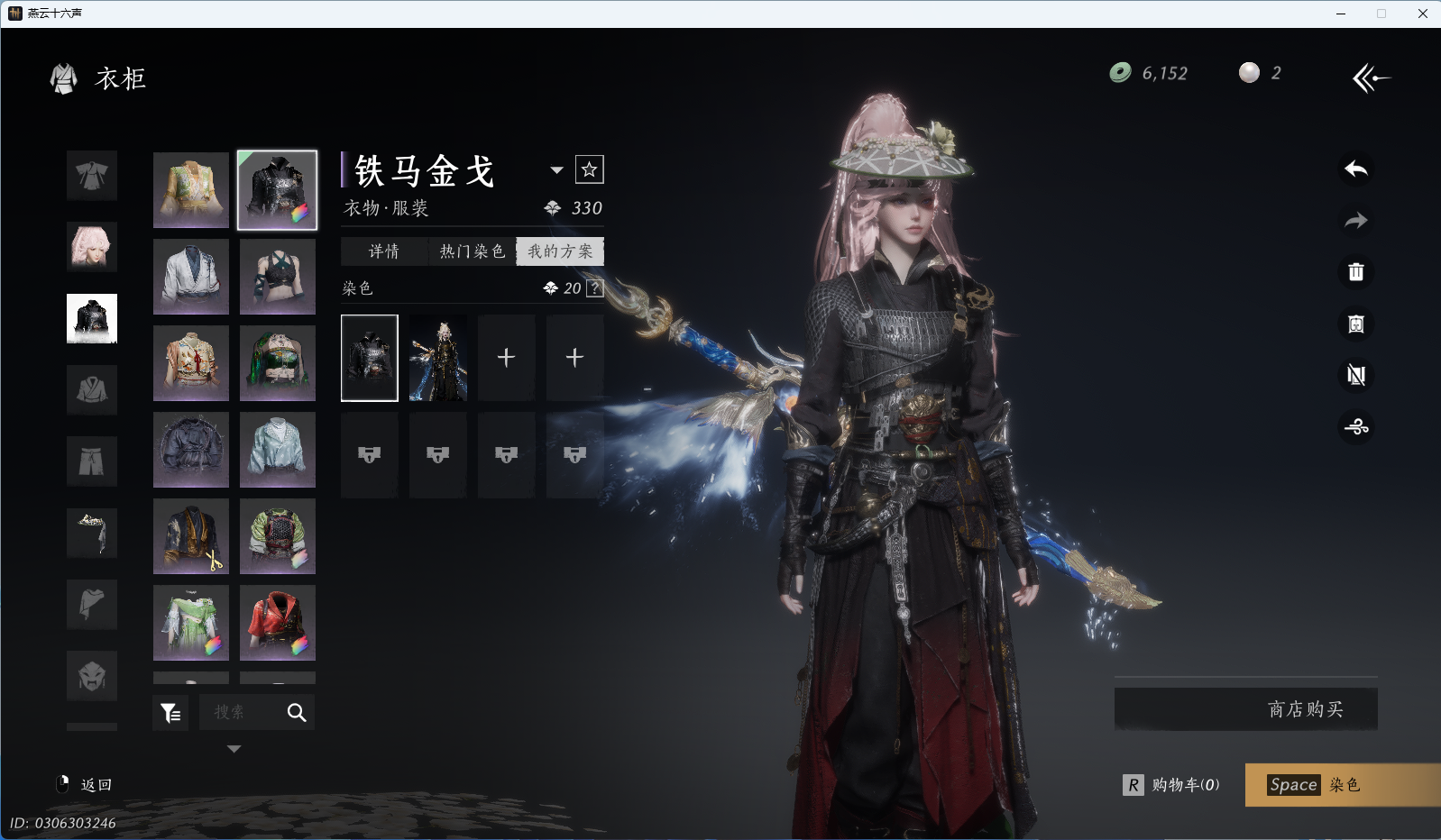
Task: Switch to the 详情 details tab
Action: click(x=383, y=251)
